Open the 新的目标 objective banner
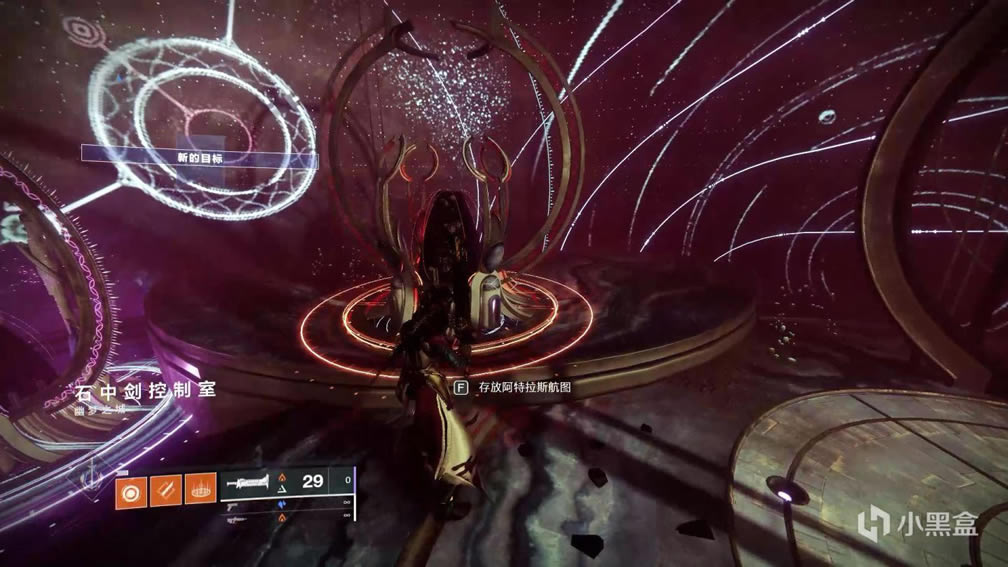The height and width of the screenshot is (567, 1008). 199,158
